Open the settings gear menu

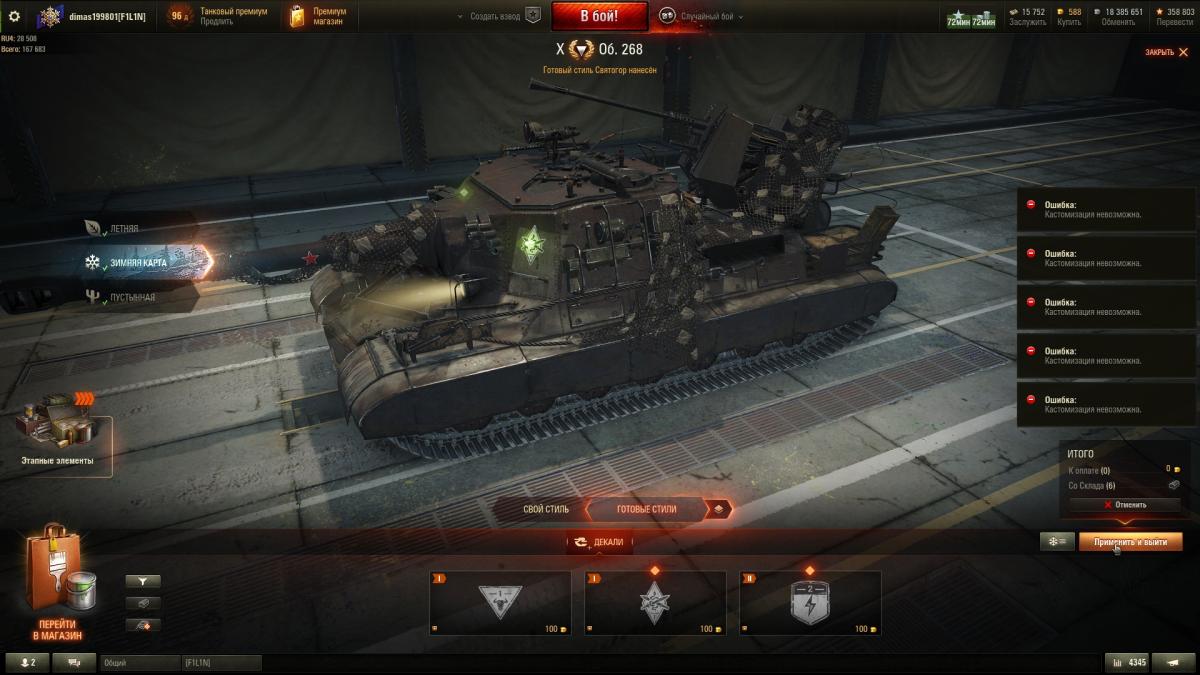point(14,16)
